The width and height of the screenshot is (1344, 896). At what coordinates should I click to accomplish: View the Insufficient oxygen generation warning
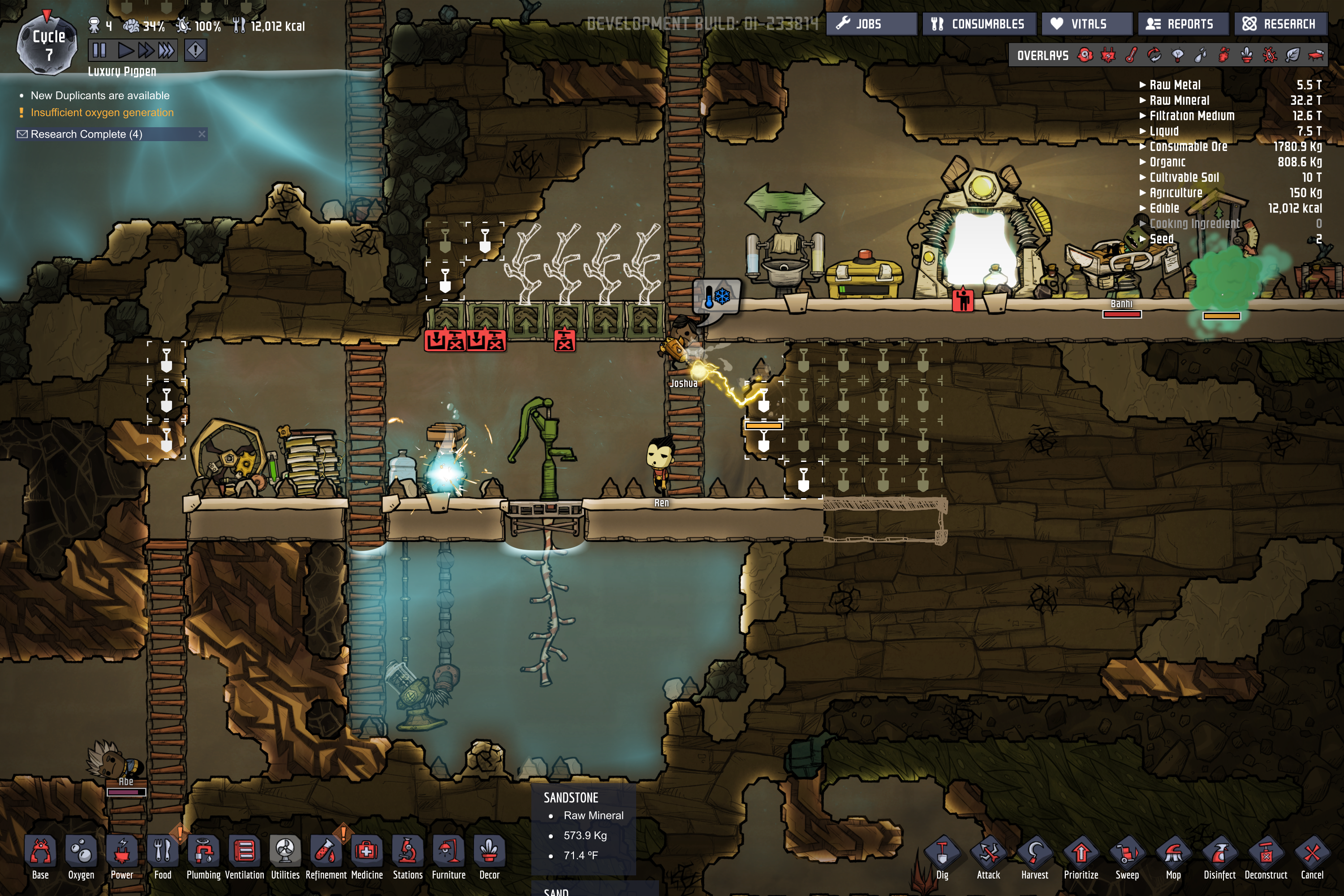(x=102, y=112)
